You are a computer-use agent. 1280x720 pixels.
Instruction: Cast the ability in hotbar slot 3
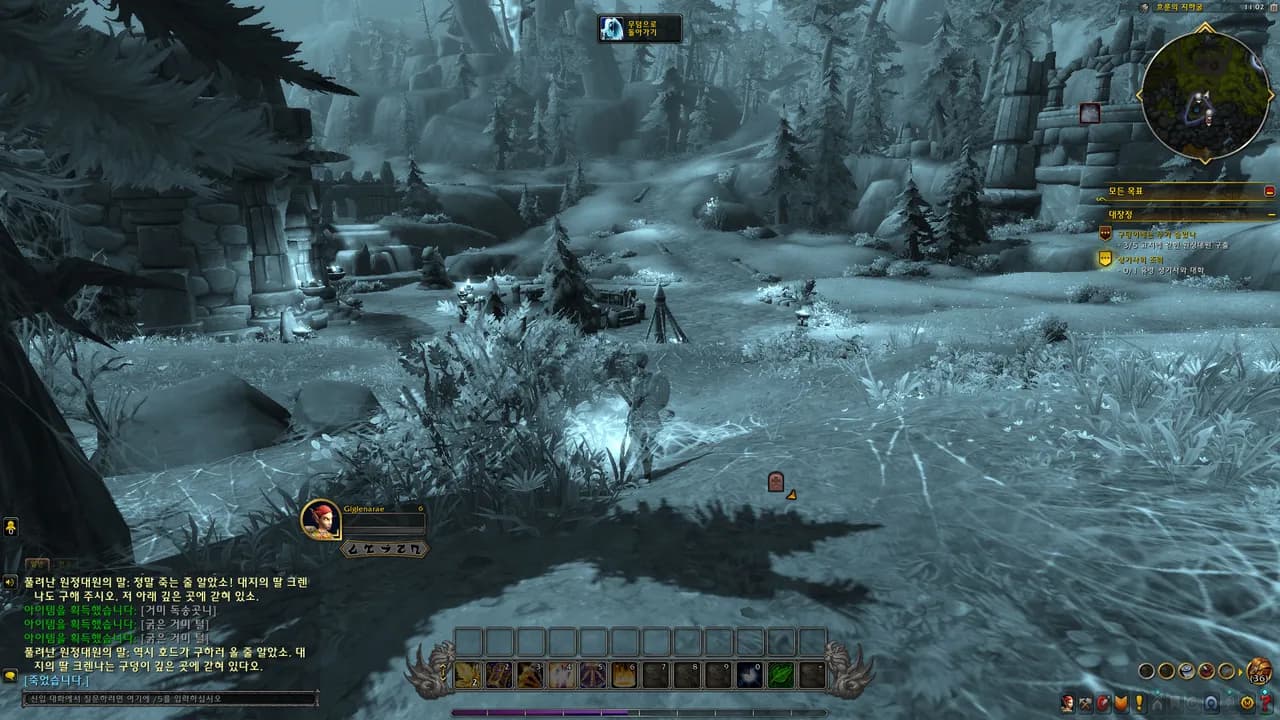pos(531,676)
